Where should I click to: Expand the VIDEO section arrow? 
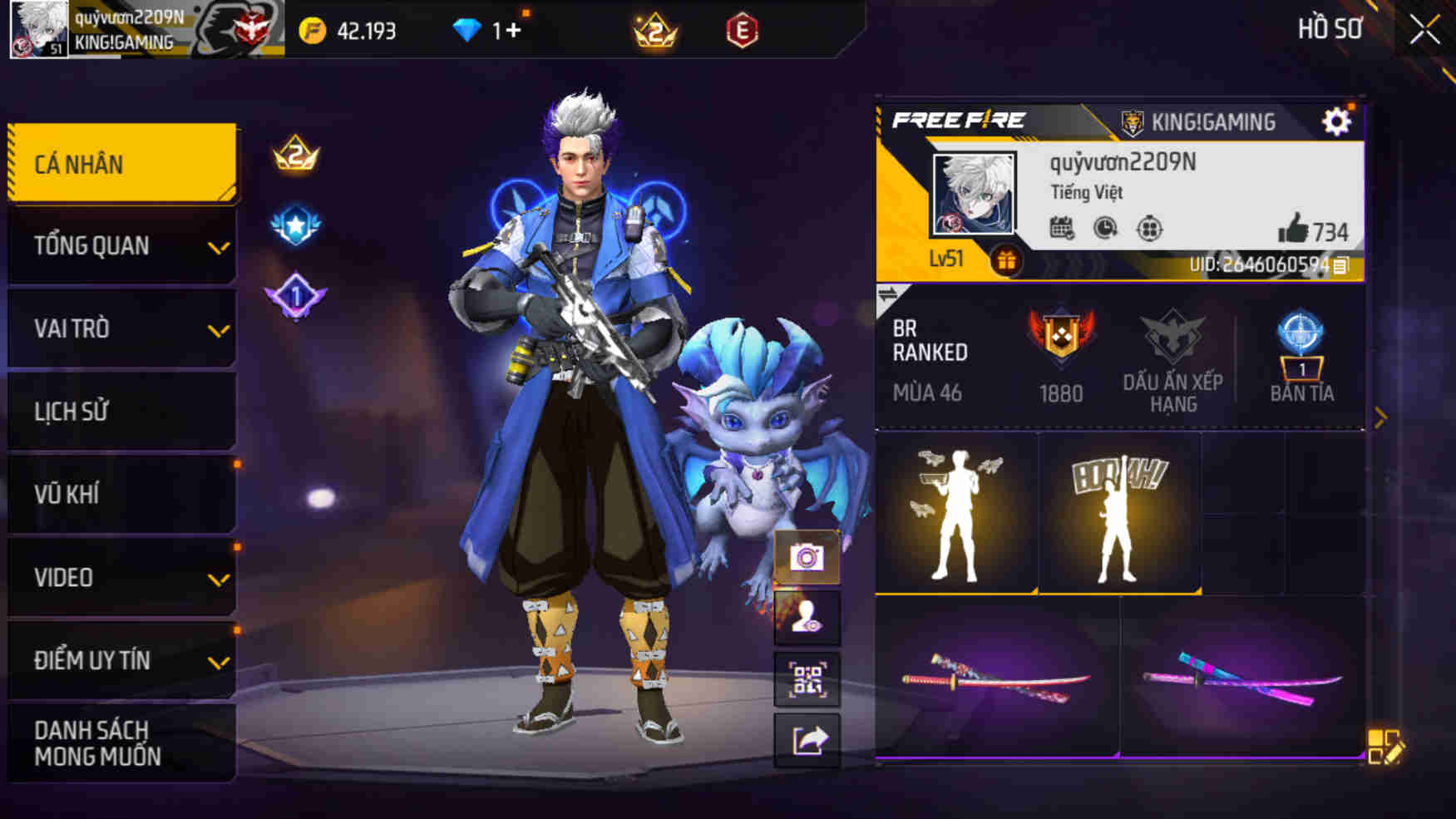pos(220,578)
